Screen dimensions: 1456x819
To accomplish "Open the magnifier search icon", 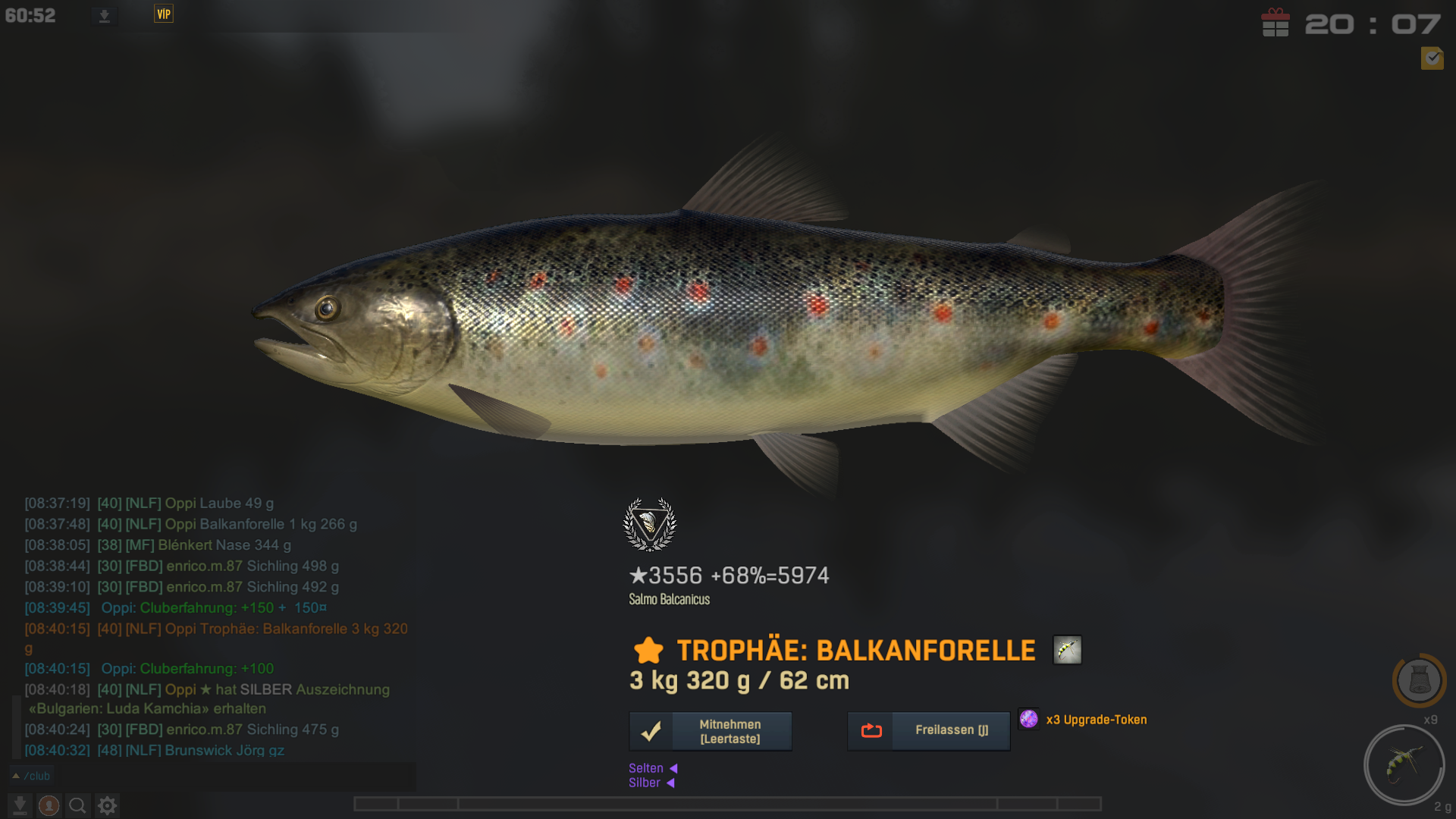I will point(77,805).
